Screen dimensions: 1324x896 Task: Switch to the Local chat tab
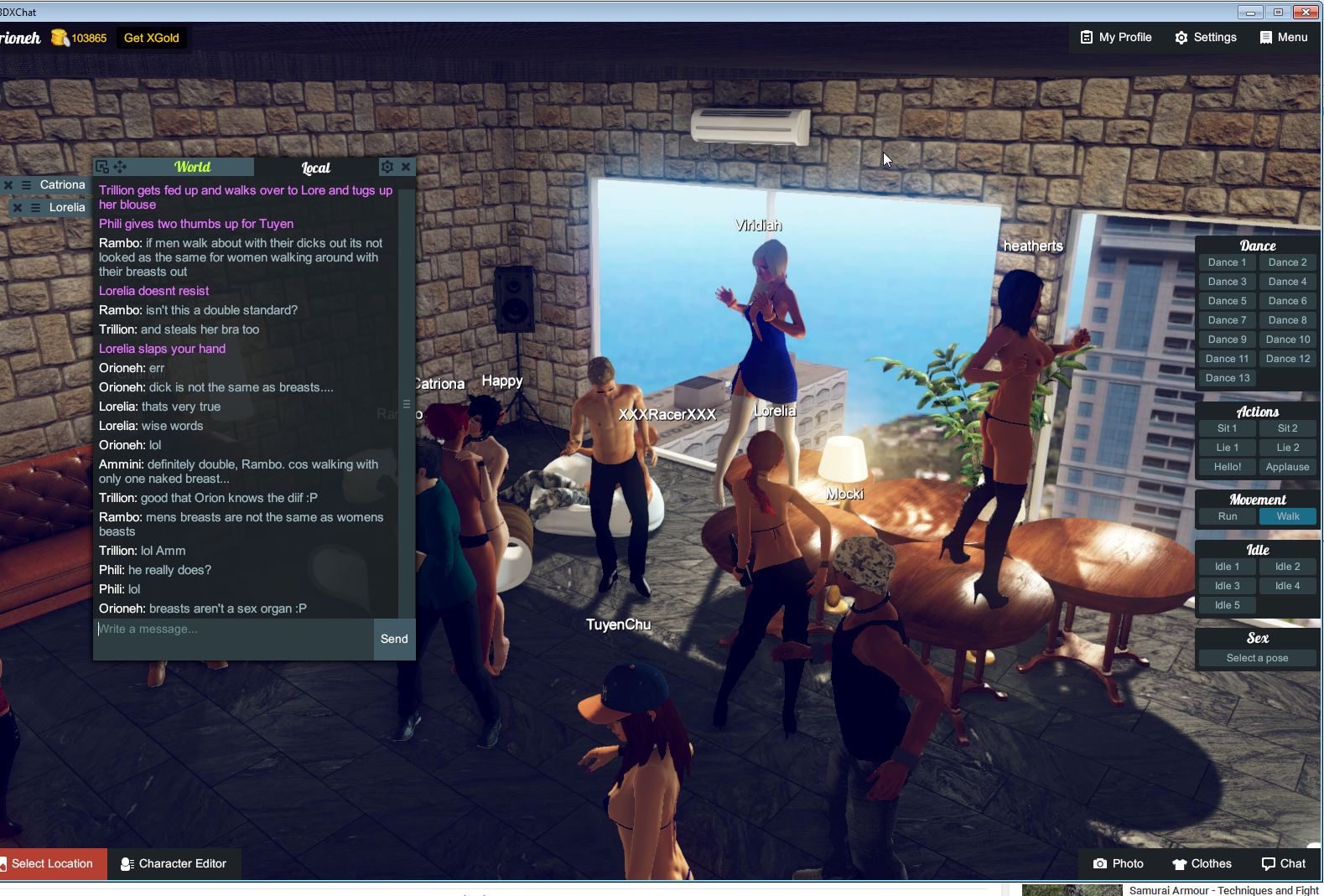tap(314, 168)
